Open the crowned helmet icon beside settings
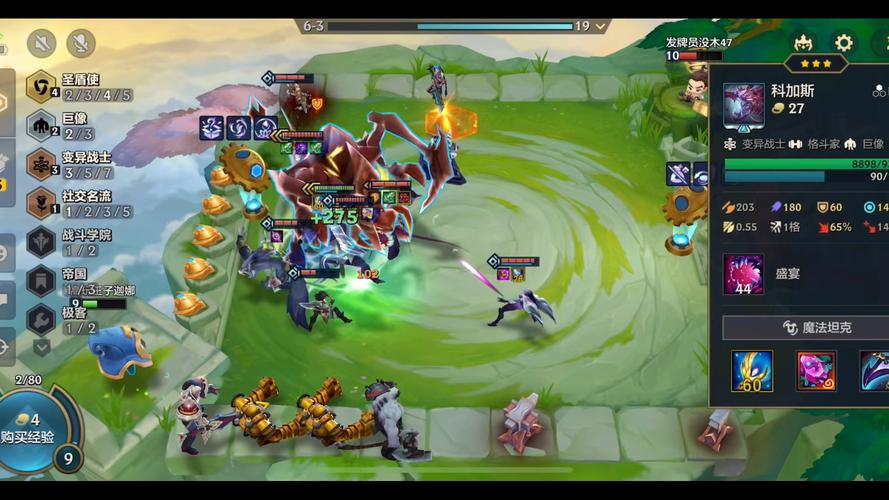 pos(802,43)
